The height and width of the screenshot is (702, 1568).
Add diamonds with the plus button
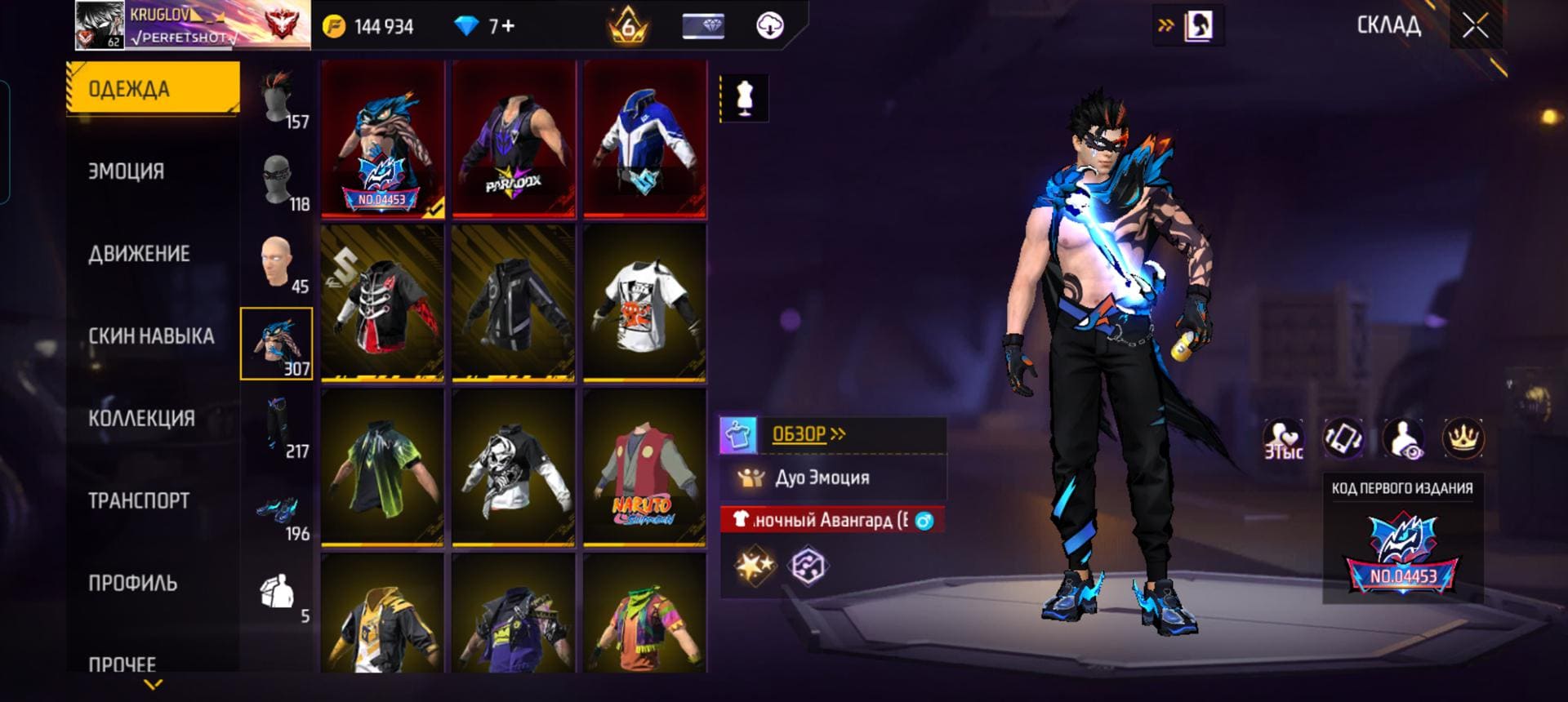508,26
